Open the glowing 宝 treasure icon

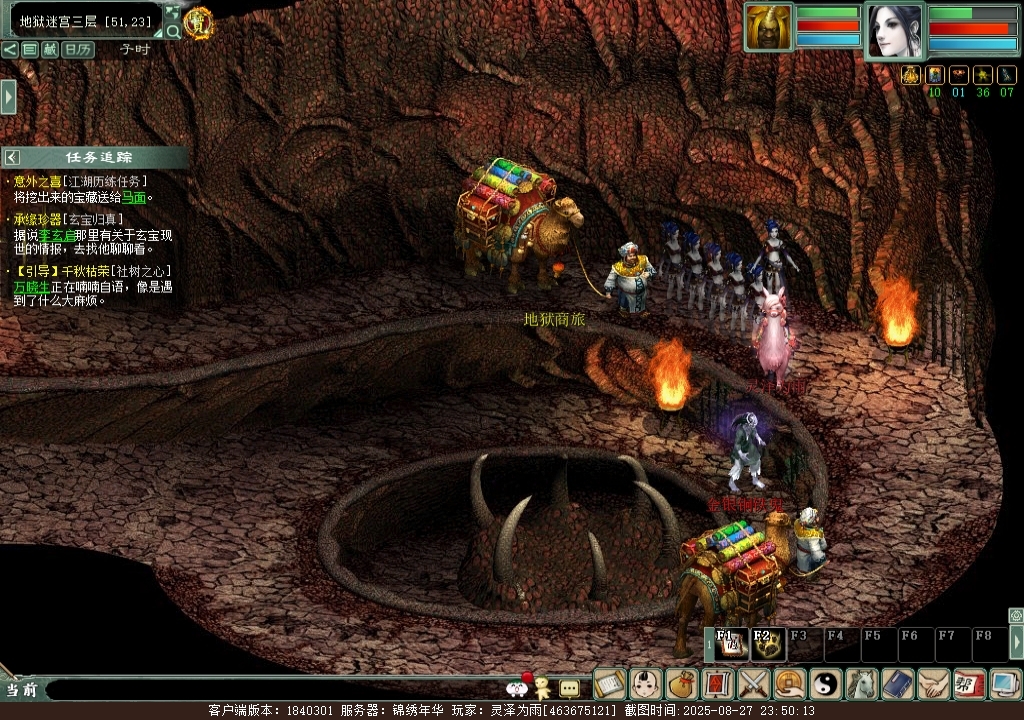pos(198,21)
